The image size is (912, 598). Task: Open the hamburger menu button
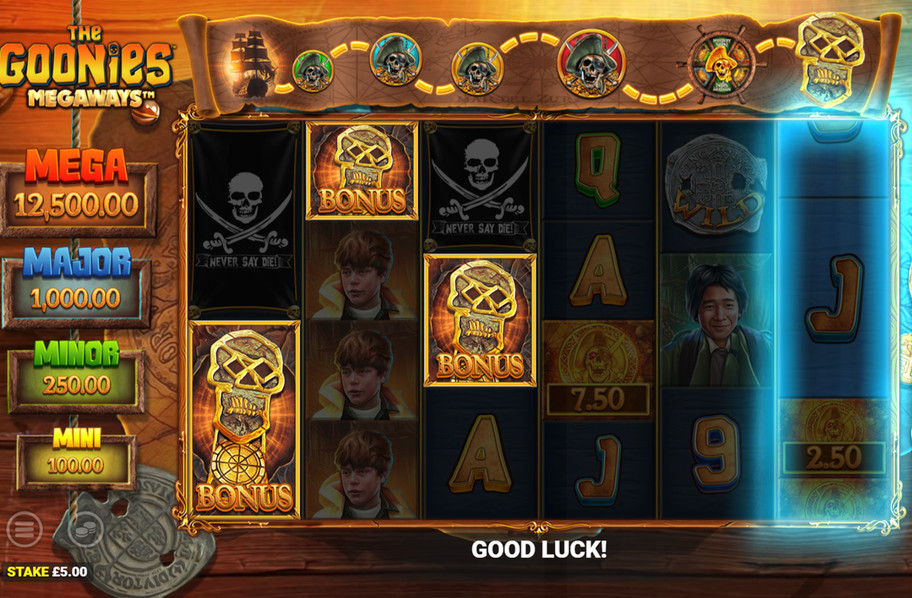pos(24,529)
